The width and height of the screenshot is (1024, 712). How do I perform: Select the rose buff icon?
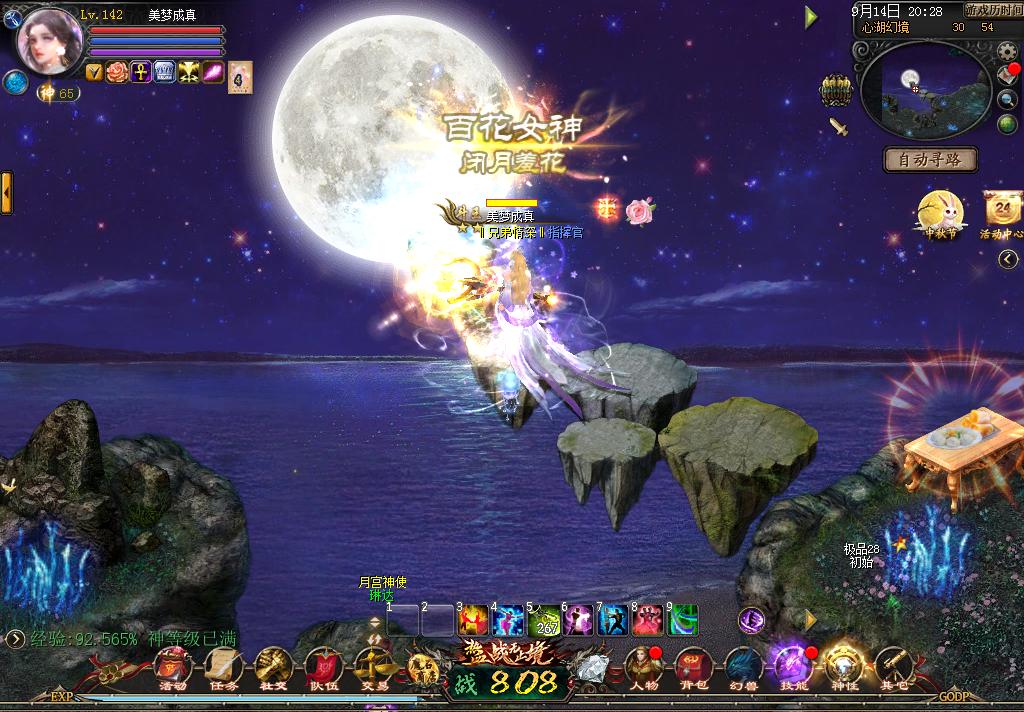tap(118, 72)
